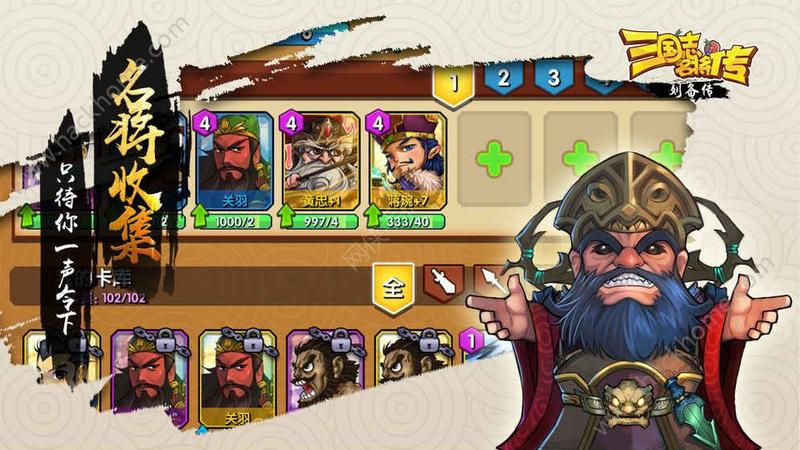Open team tab 2
The image size is (800, 450).
coord(504,80)
